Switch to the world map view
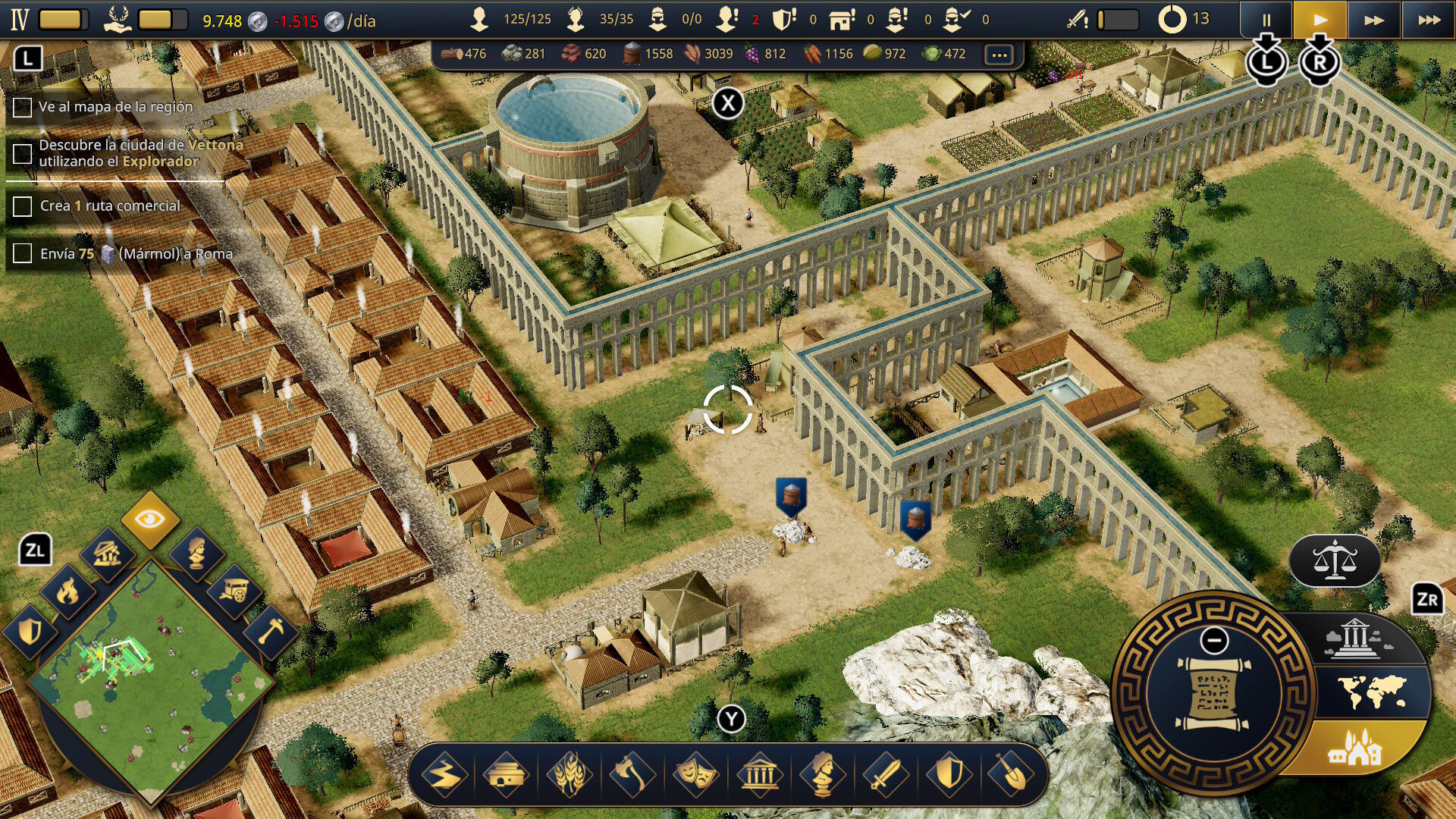 coord(1371,692)
